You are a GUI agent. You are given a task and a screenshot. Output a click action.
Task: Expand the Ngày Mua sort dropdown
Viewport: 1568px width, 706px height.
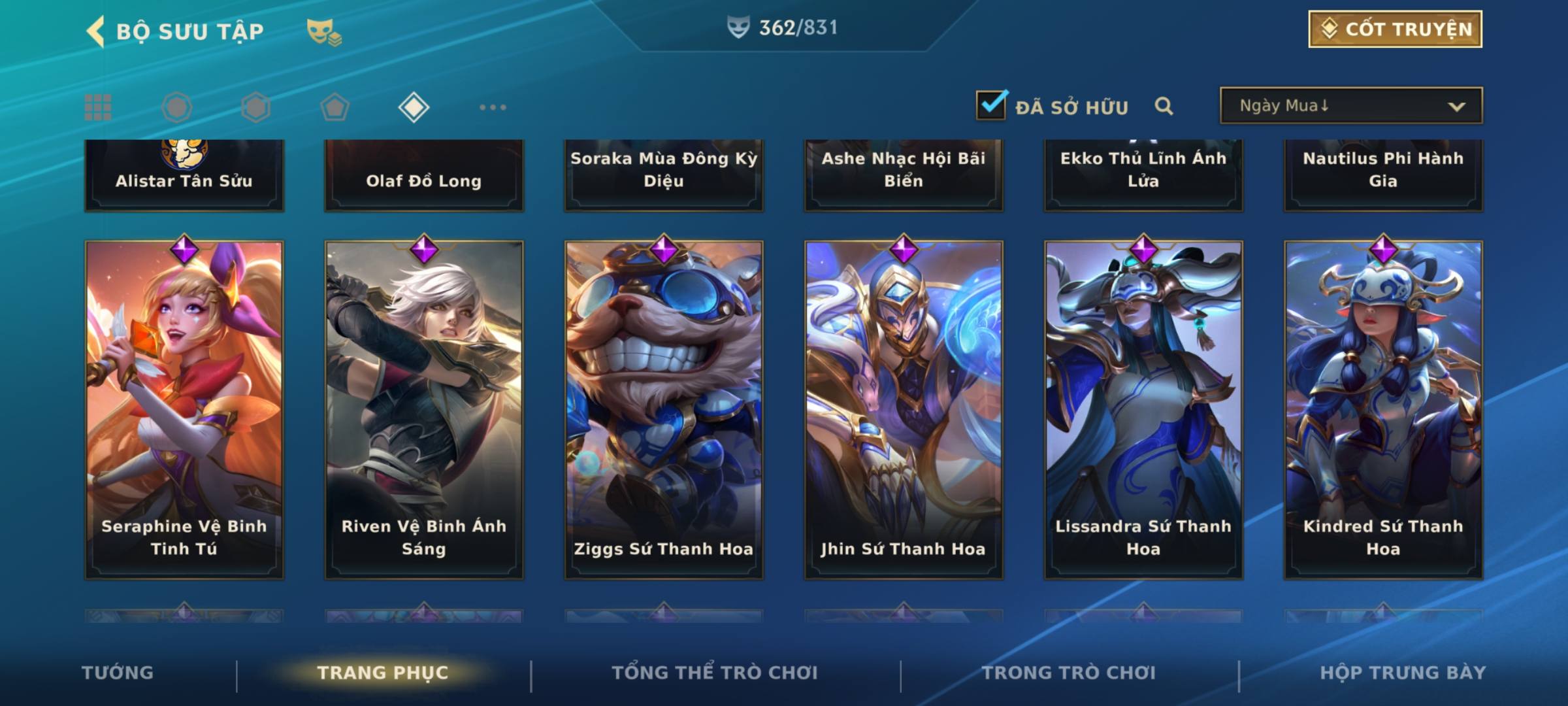point(1350,106)
